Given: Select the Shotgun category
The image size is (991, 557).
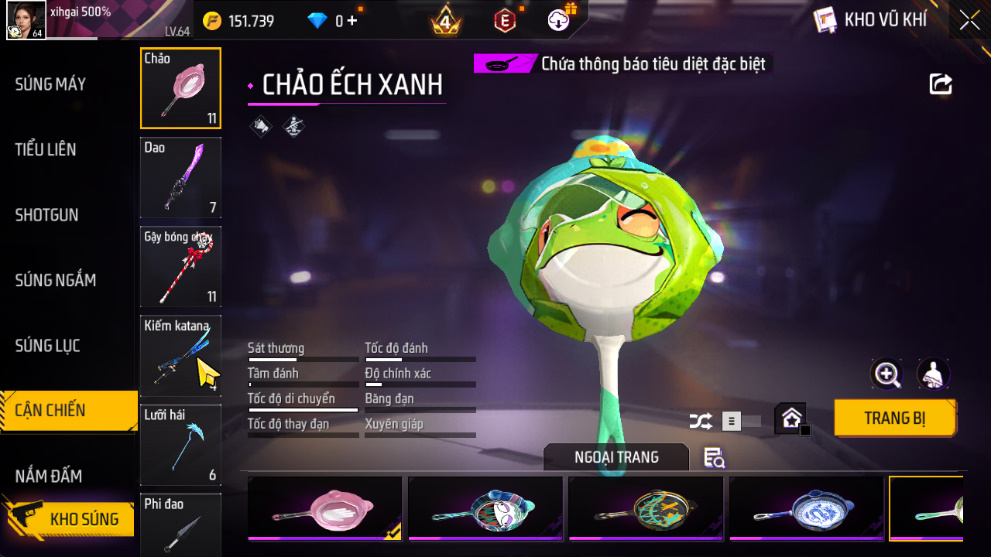Looking at the screenshot, I should point(47,215).
